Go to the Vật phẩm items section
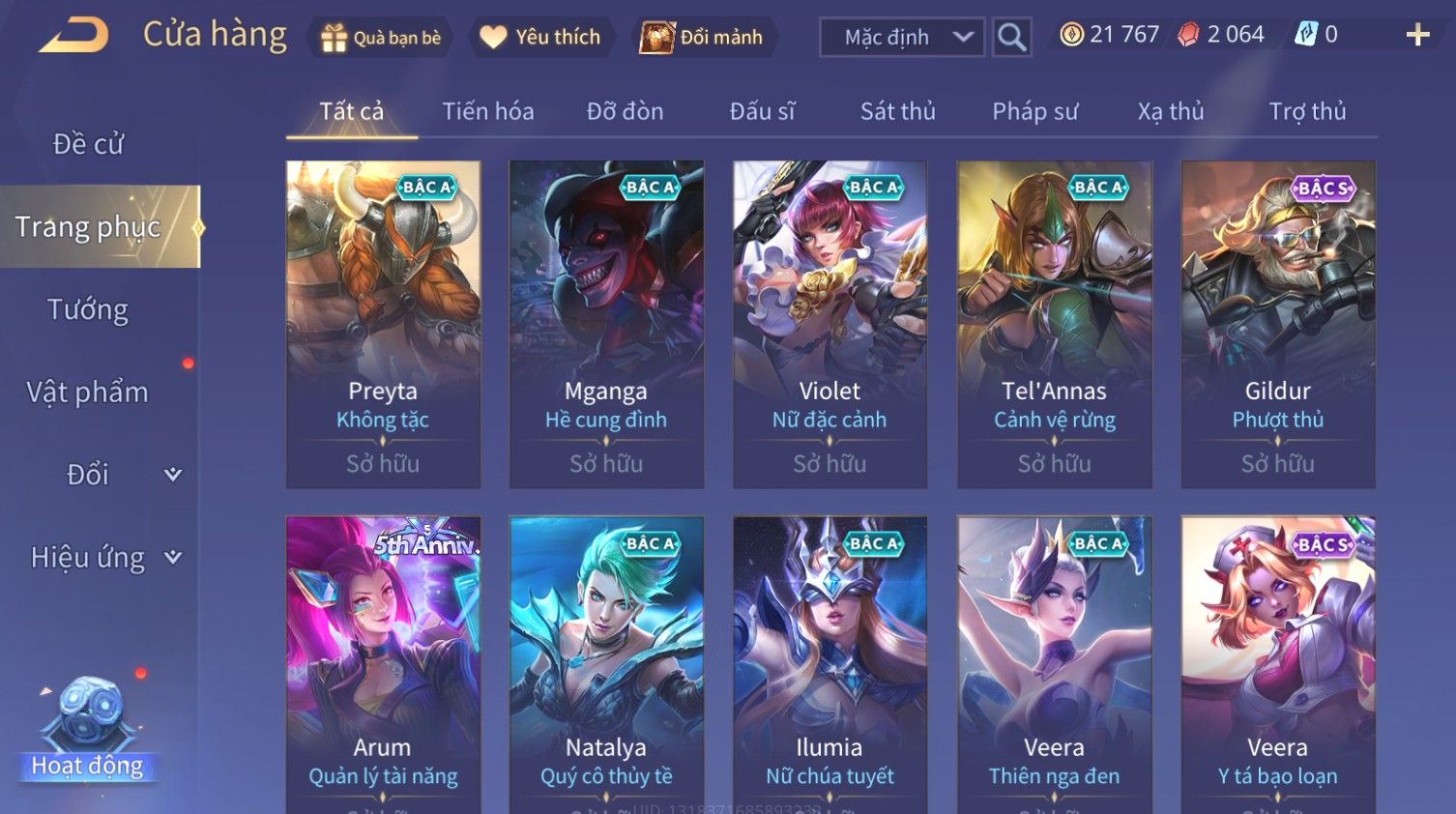Image resolution: width=1456 pixels, height=814 pixels. tap(88, 392)
